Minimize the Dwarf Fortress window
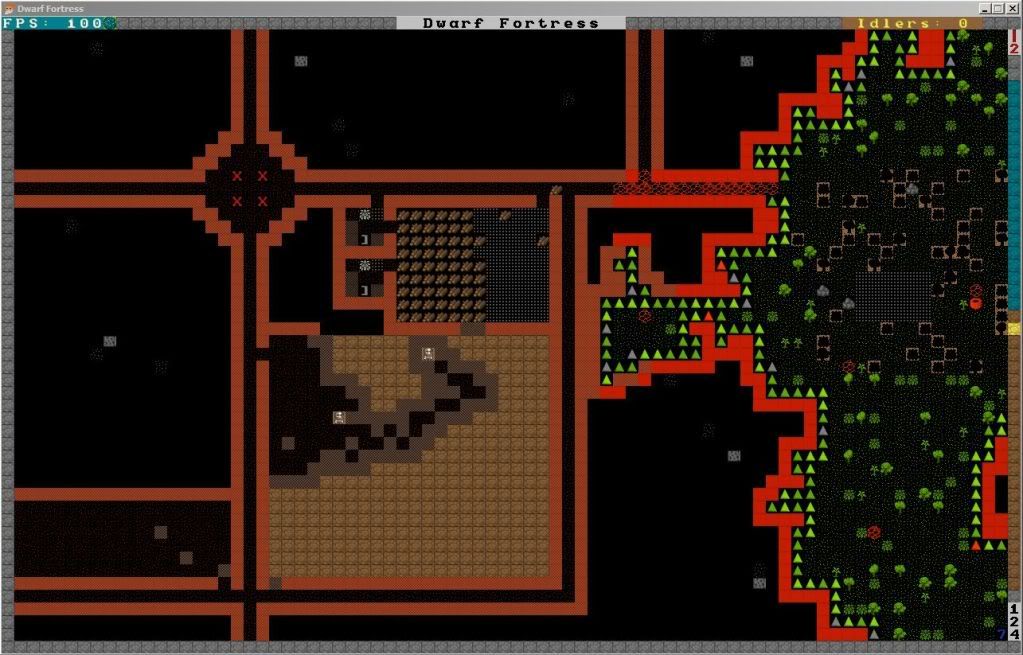Viewport: 1023px width, 655px height. coord(984,8)
